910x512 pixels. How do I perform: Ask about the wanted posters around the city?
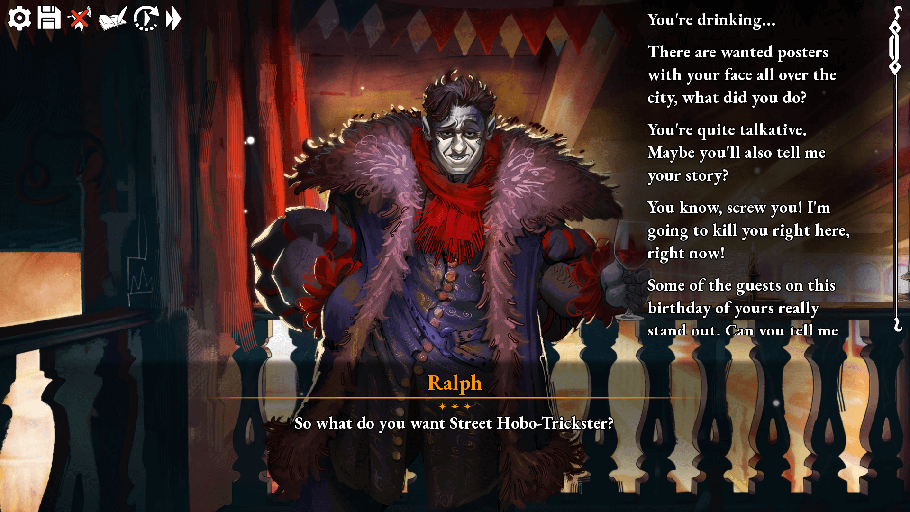(x=742, y=75)
